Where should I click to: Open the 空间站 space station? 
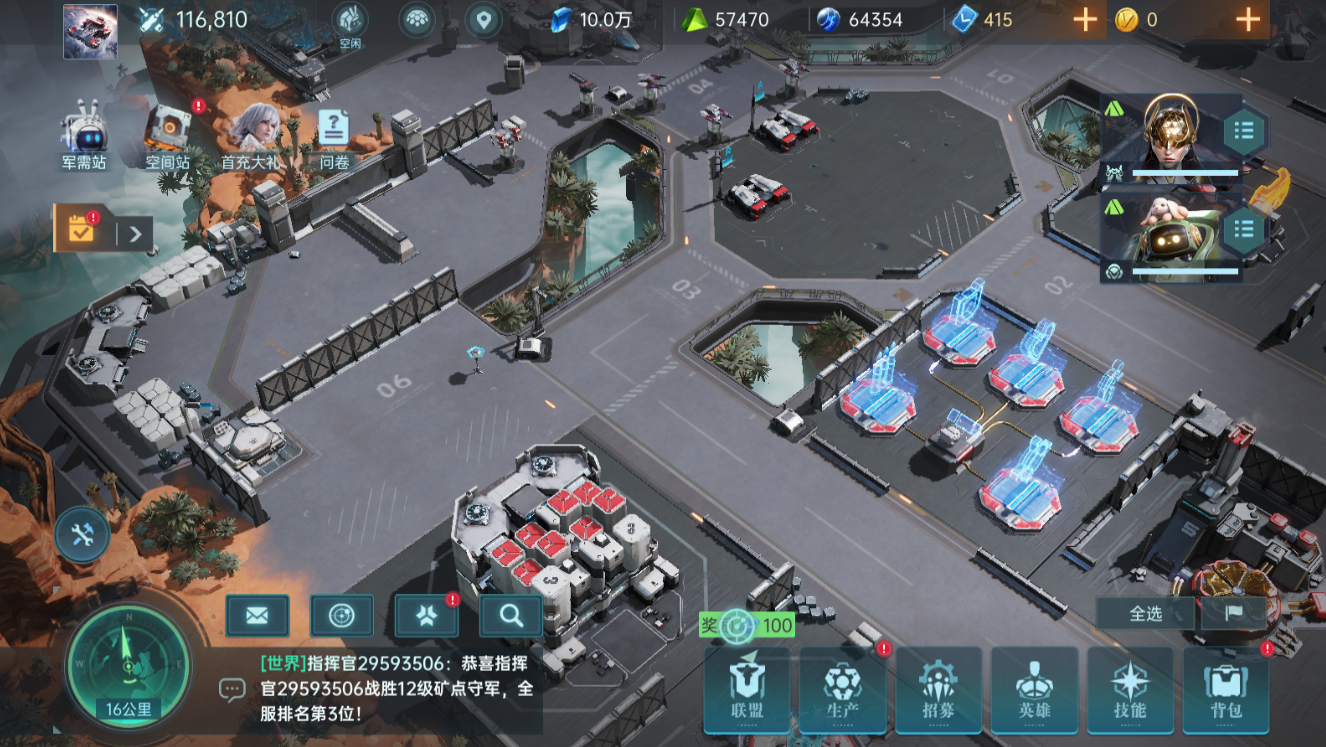168,137
